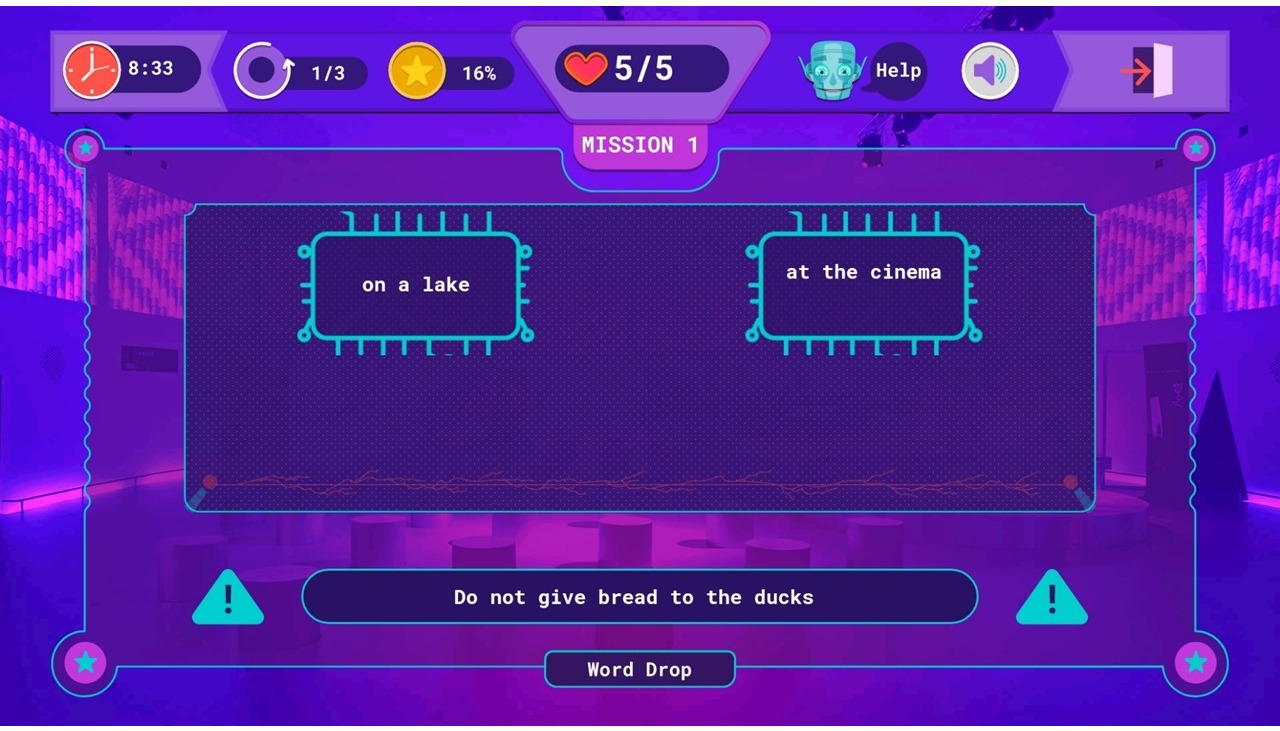Select the "on a lake" answer chip

[416, 285]
